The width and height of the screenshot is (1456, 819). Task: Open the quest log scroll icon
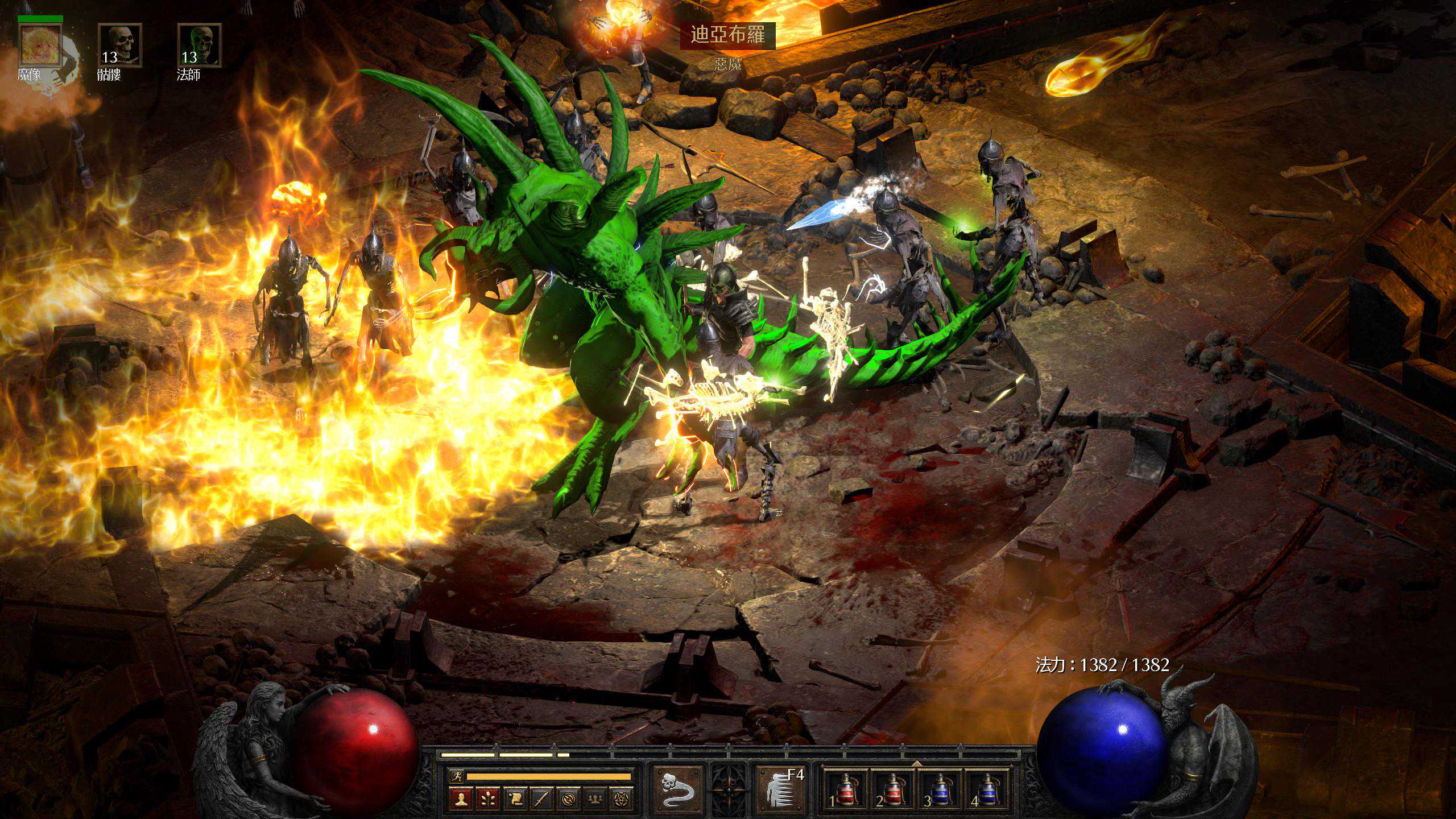(x=515, y=799)
